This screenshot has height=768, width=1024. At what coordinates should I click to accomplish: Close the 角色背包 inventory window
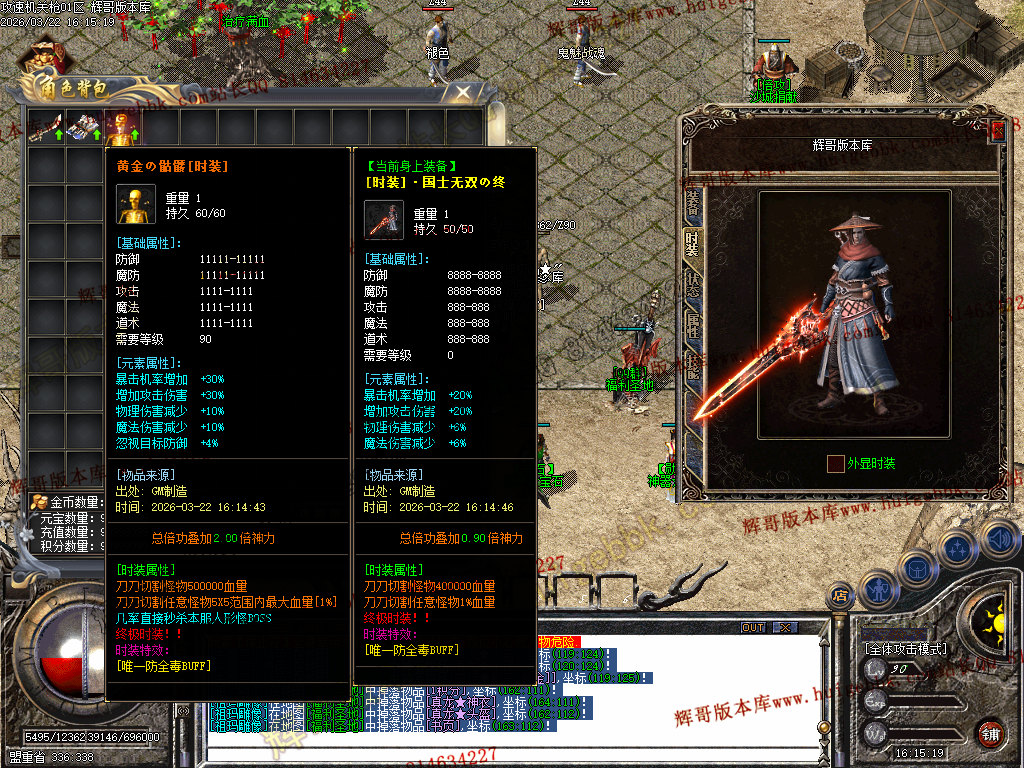point(463,93)
